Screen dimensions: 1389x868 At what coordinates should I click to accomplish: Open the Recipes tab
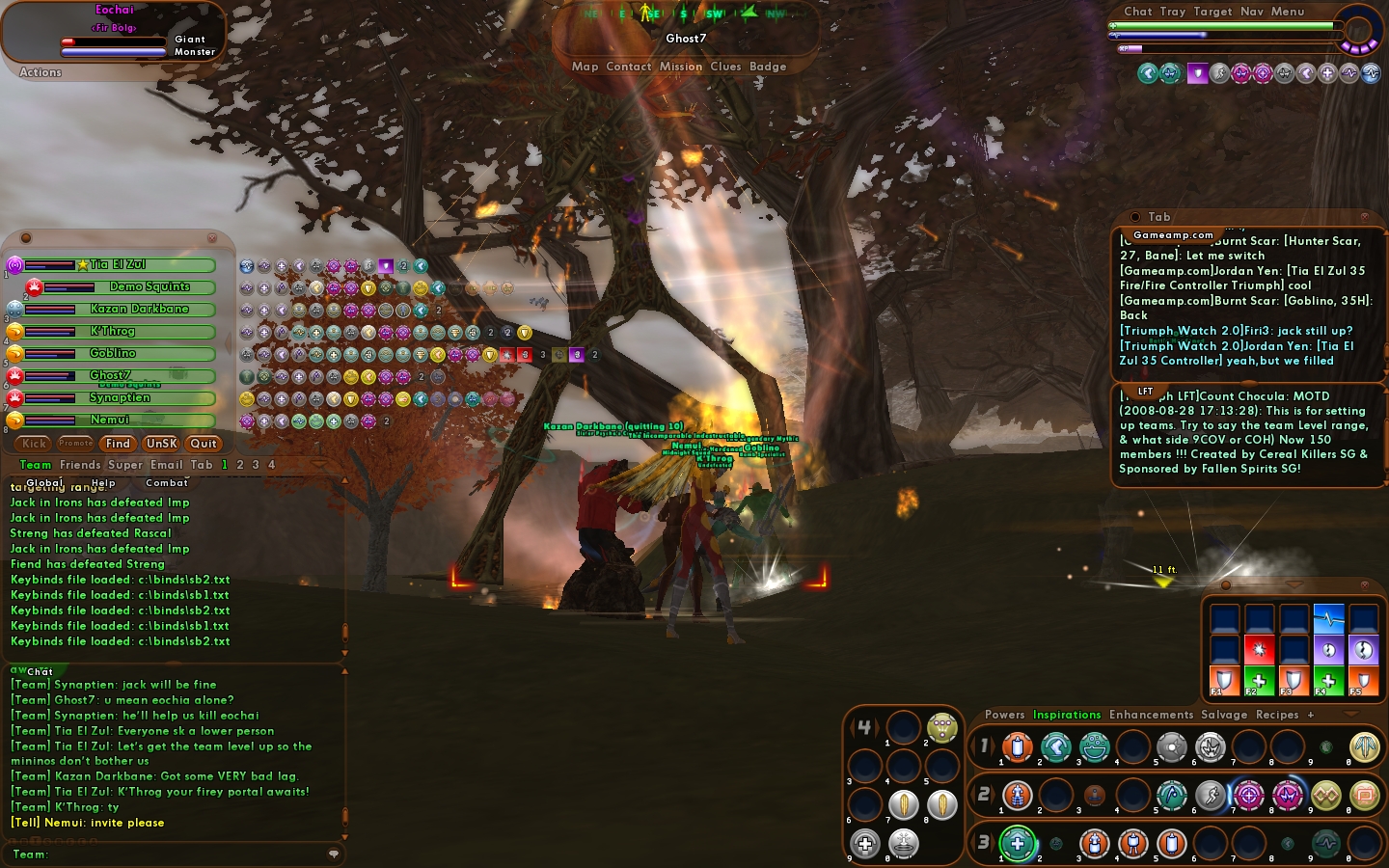(x=1277, y=715)
